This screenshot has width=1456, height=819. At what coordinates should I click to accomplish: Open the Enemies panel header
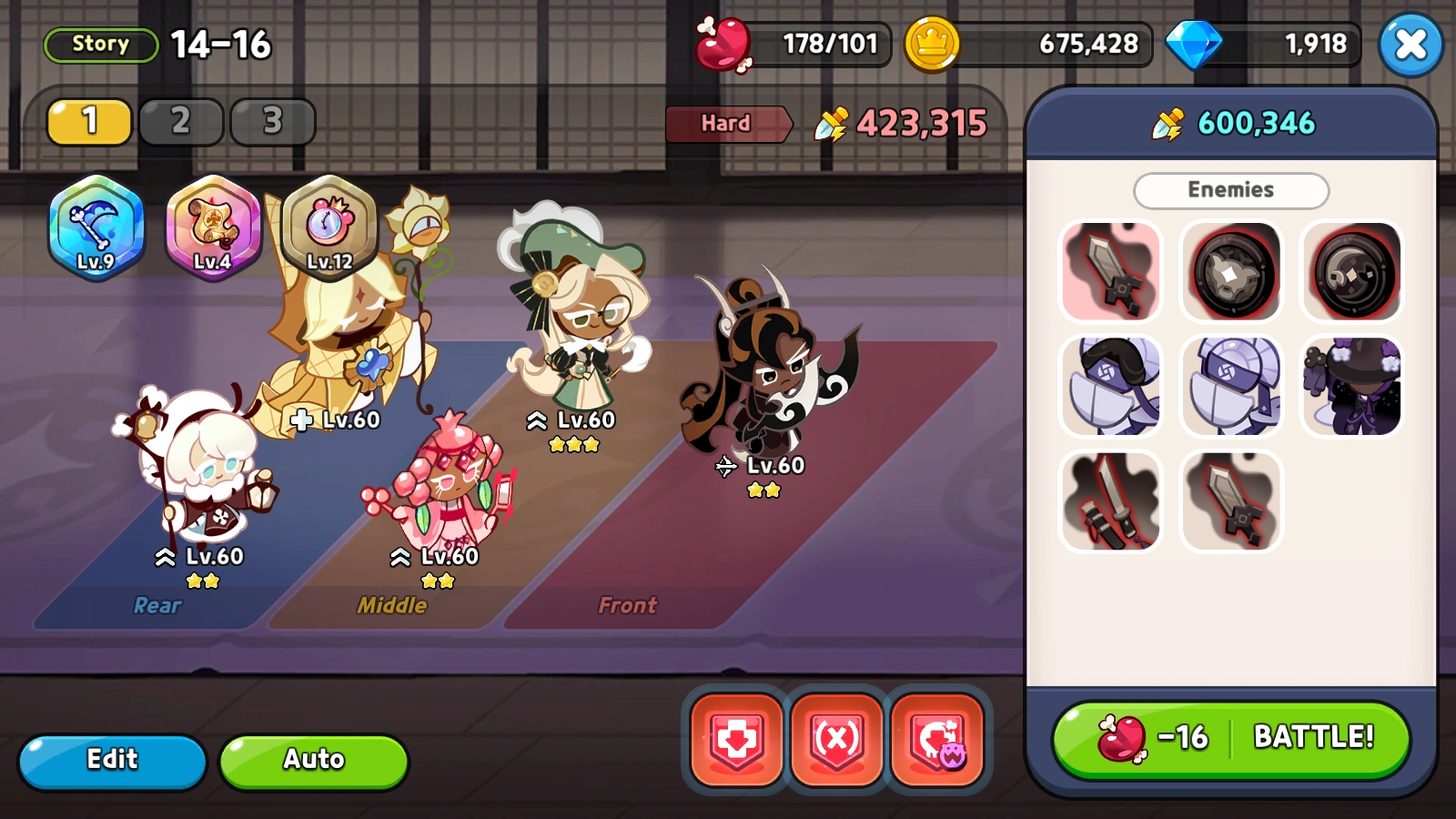coord(1230,190)
